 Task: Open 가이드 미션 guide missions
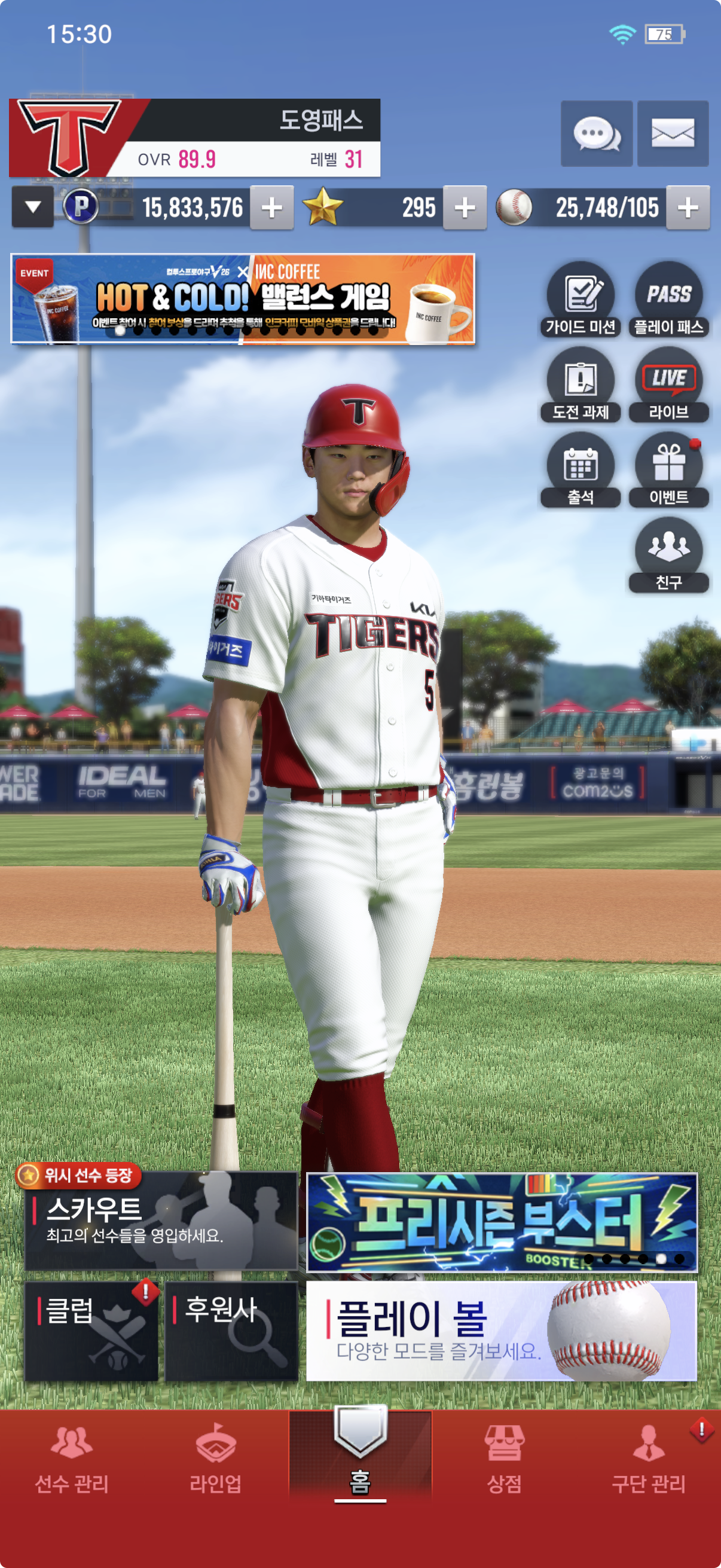click(x=581, y=299)
